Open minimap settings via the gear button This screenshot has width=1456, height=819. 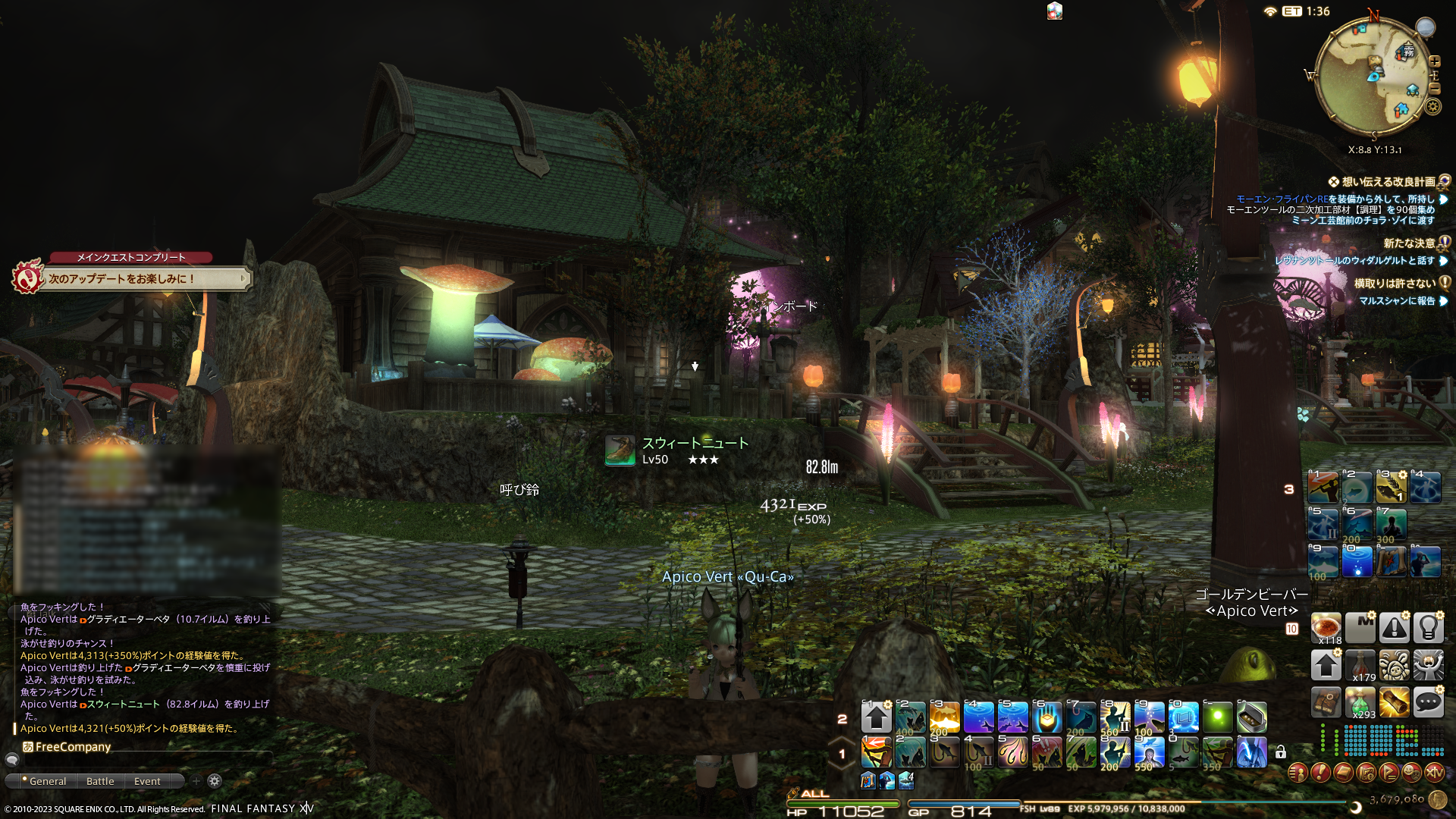click(x=1432, y=106)
